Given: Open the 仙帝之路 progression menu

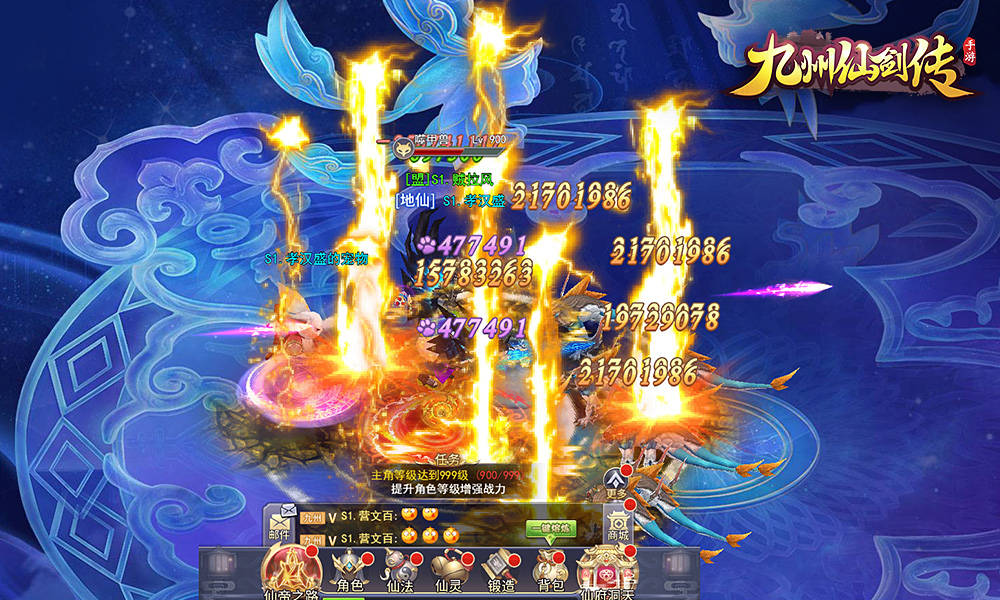Looking at the screenshot, I should 289,572.
